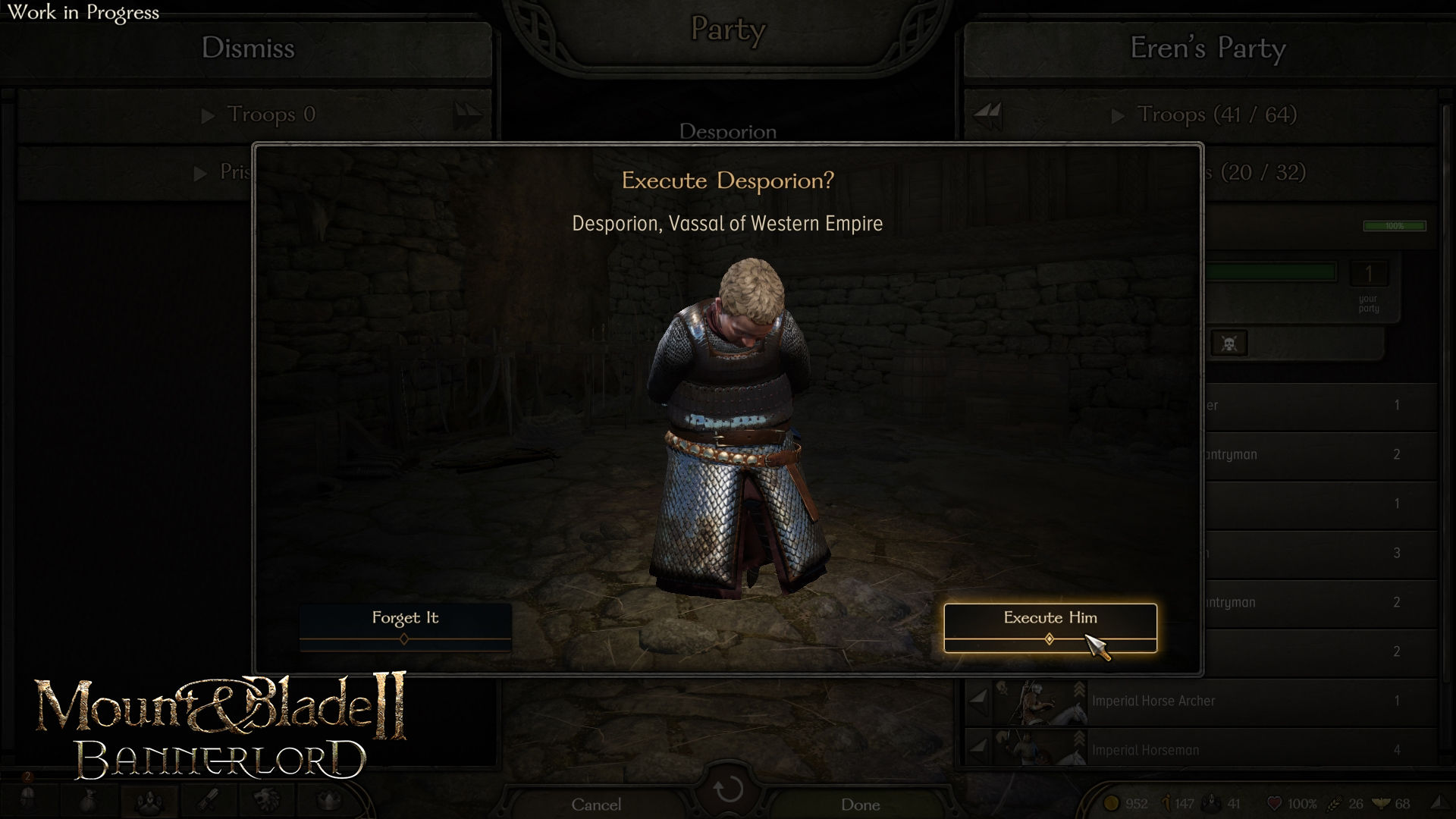Click the gold coin icon showing 952

1112,802
